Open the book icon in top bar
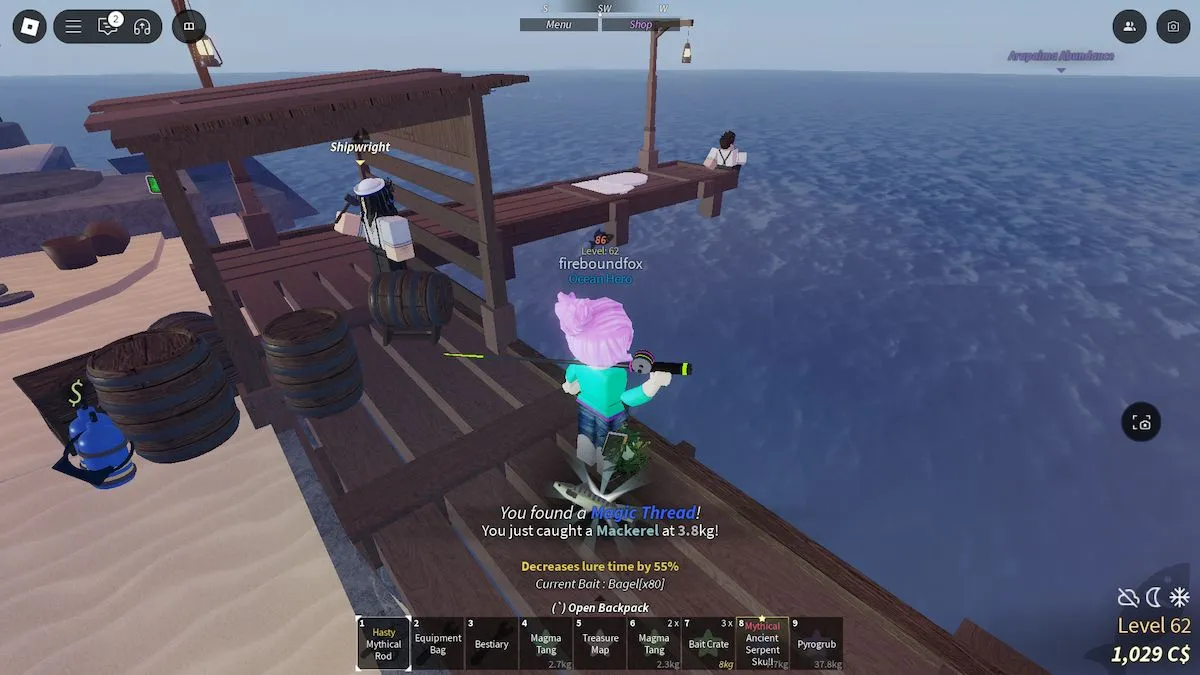Screen dimensions: 1200x675 [189, 27]
